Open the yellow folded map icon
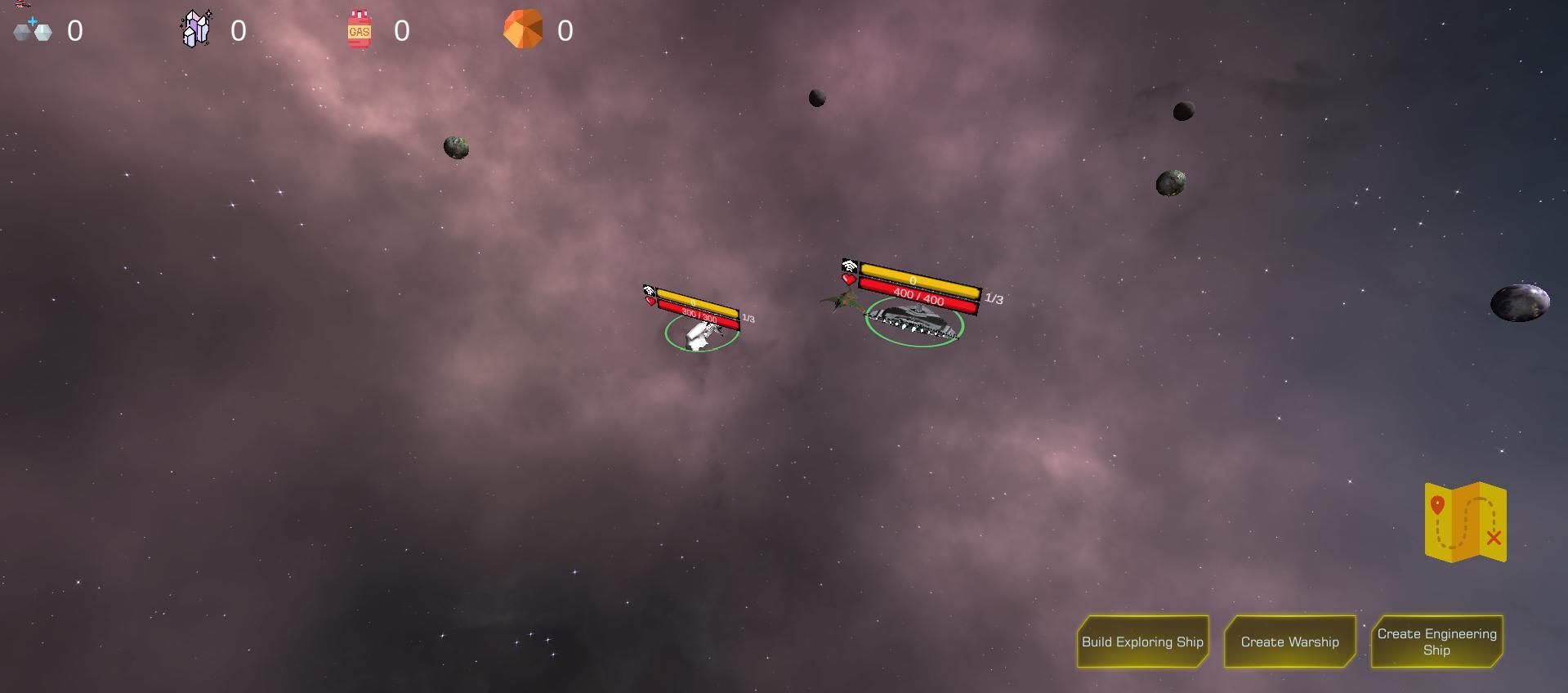The image size is (1568, 693). coord(1465,522)
